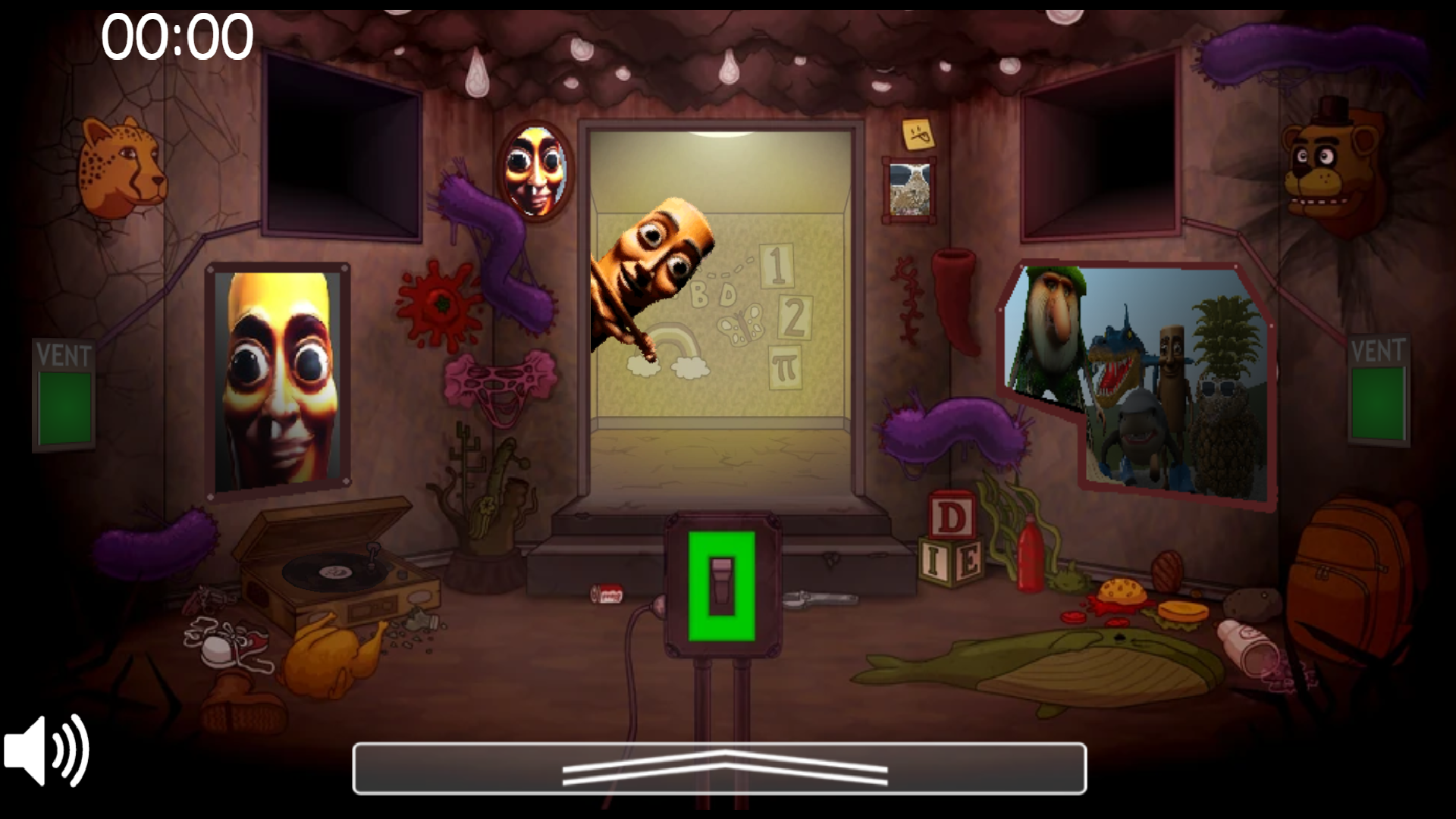Flip the green light switch
This screenshot has height=819, width=1456.
(x=722, y=584)
